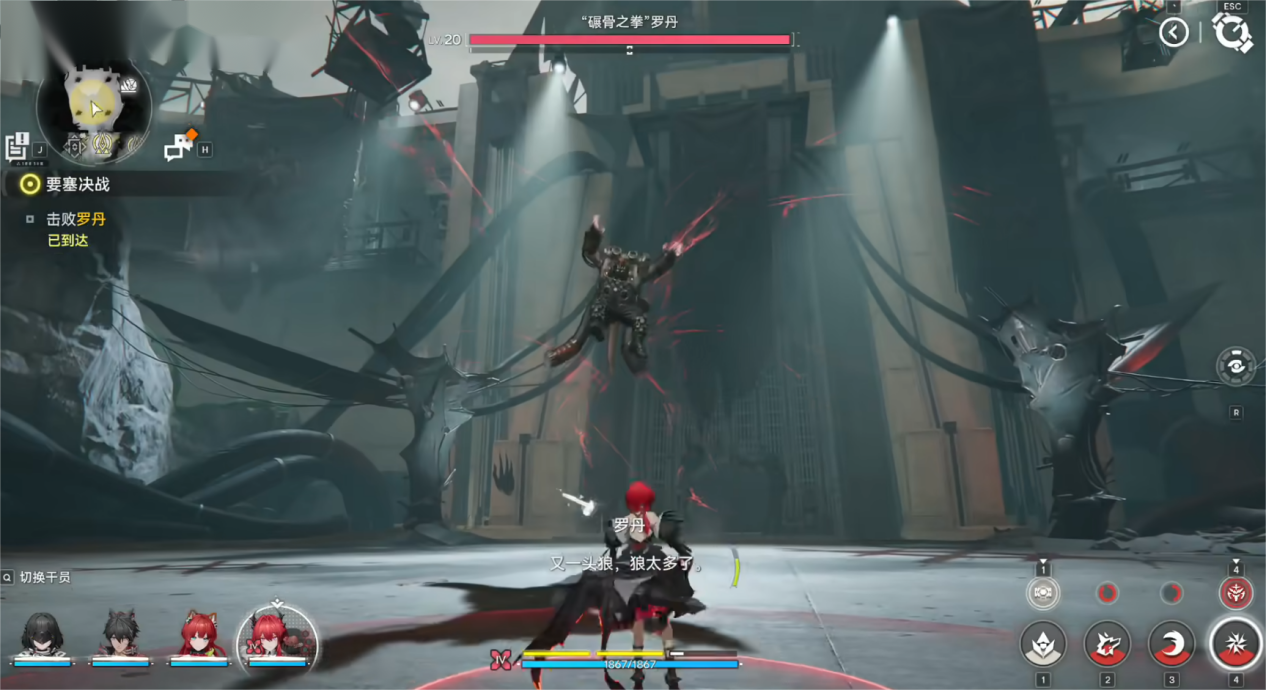
Task: Select the highlighted red-haired horned operator portrait
Action: 277,637
